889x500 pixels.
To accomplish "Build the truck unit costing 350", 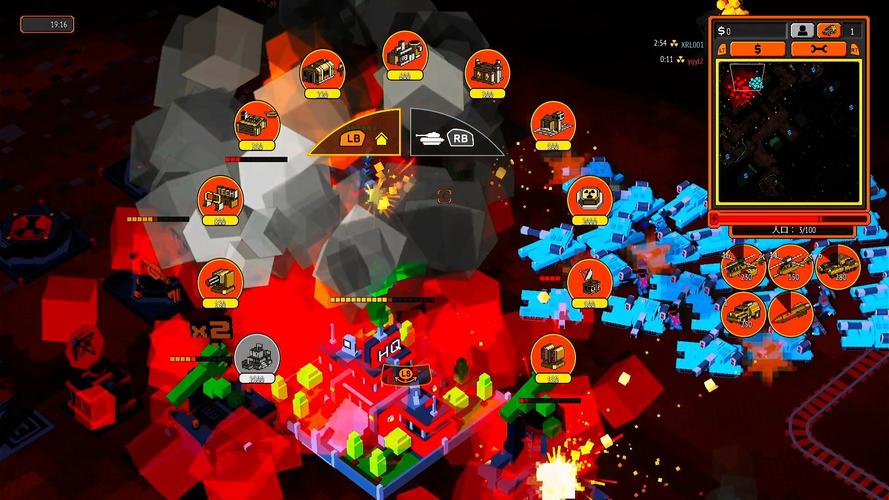I will (x=743, y=313).
